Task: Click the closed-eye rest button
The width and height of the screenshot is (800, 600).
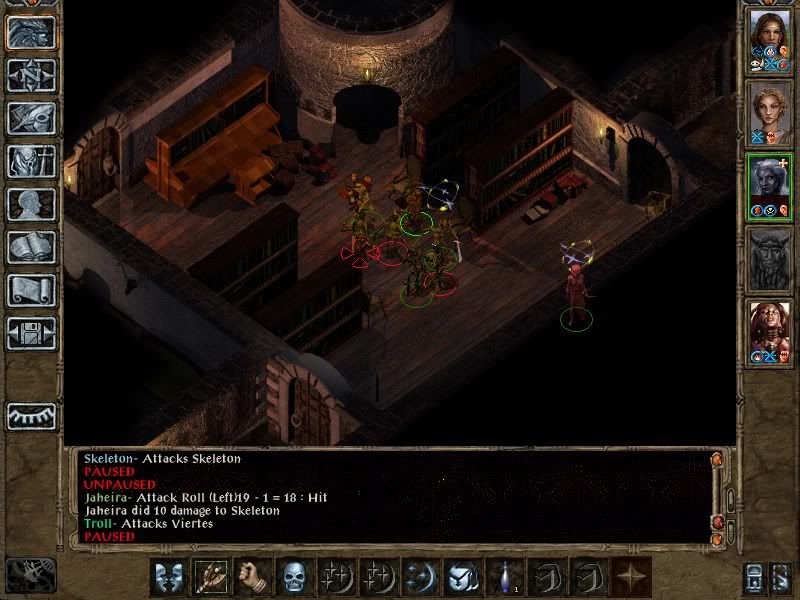Action: coord(31,415)
